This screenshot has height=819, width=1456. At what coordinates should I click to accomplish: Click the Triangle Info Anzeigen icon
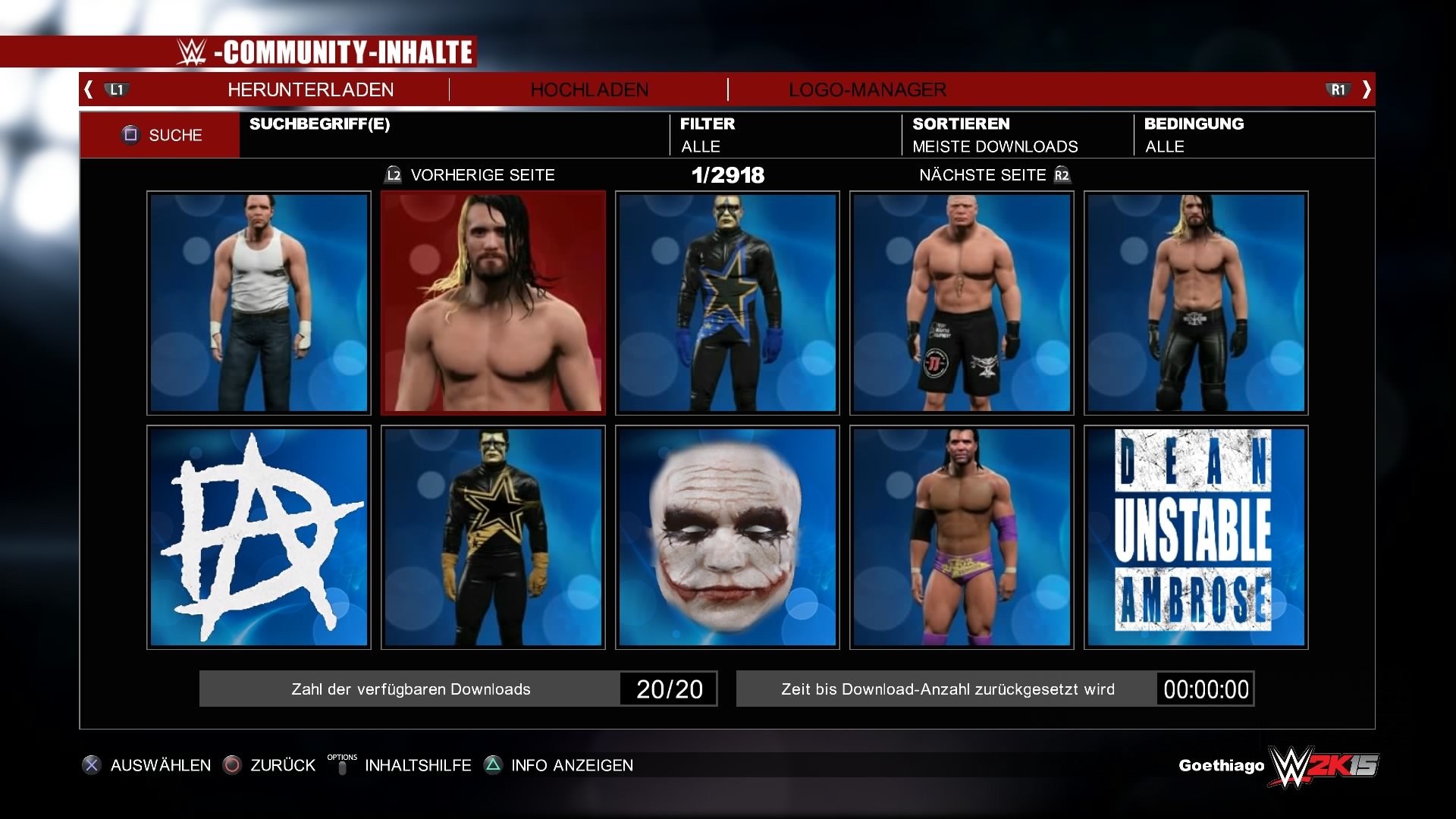[x=494, y=765]
